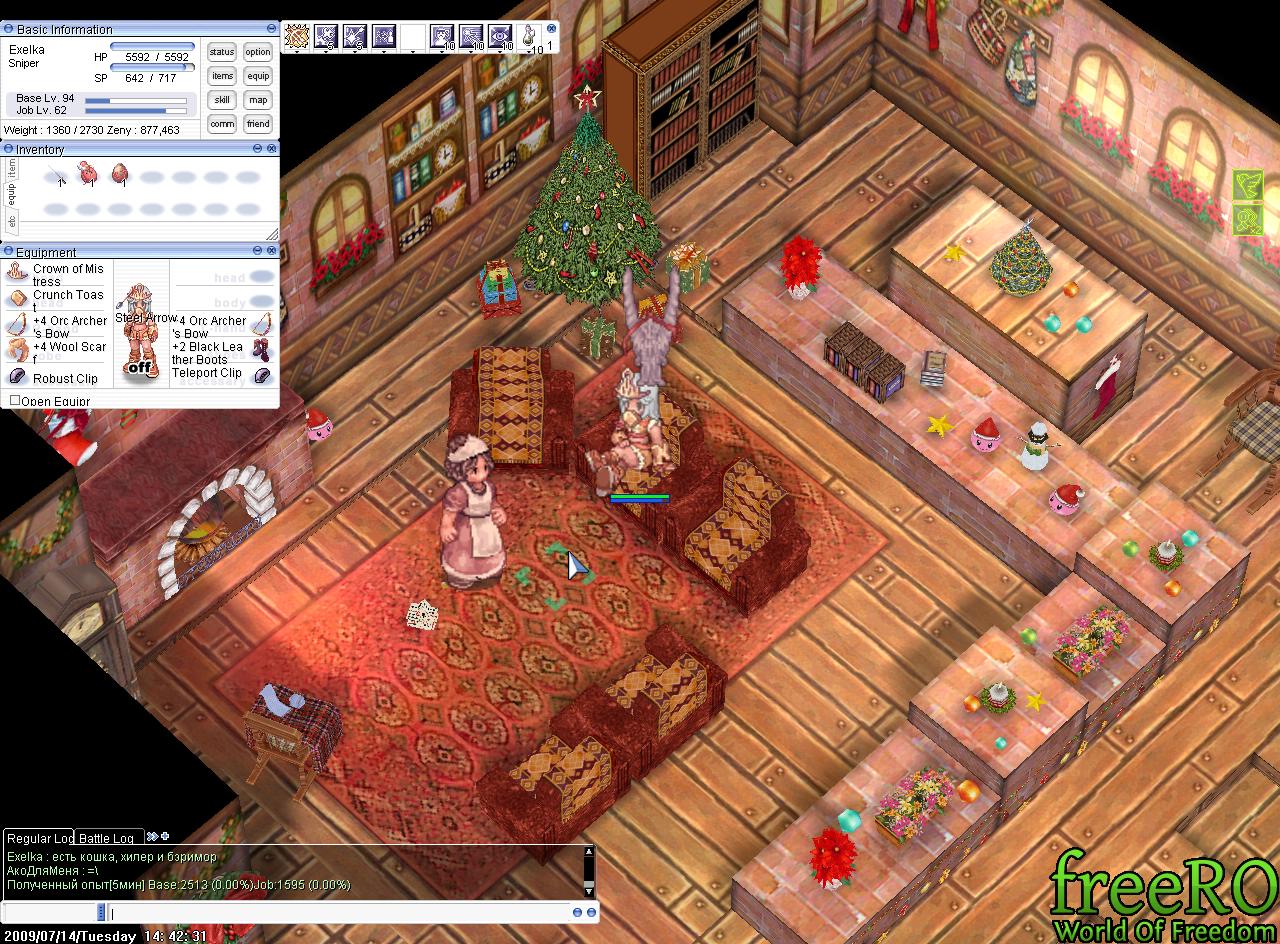Screen dimensions: 1280x944
Task: Open the comm menu
Action: [x=222, y=124]
